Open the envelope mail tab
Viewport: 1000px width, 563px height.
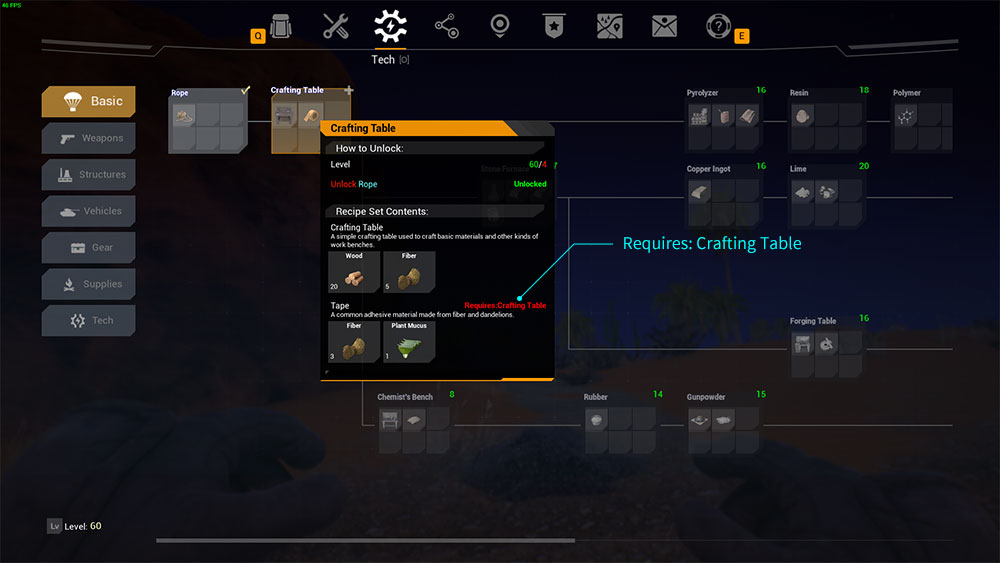[x=664, y=26]
